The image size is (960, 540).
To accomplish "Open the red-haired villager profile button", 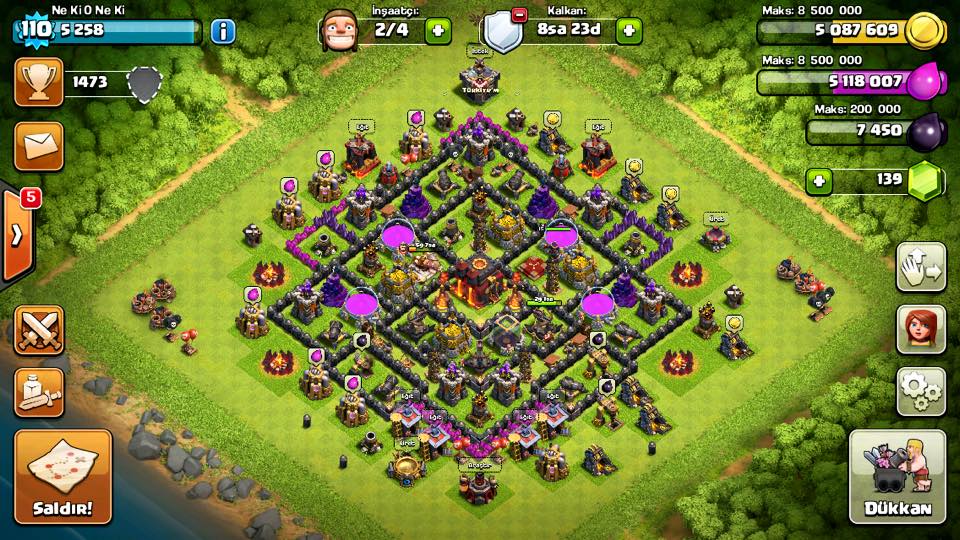I will pyautogui.click(x=921, y=330).
